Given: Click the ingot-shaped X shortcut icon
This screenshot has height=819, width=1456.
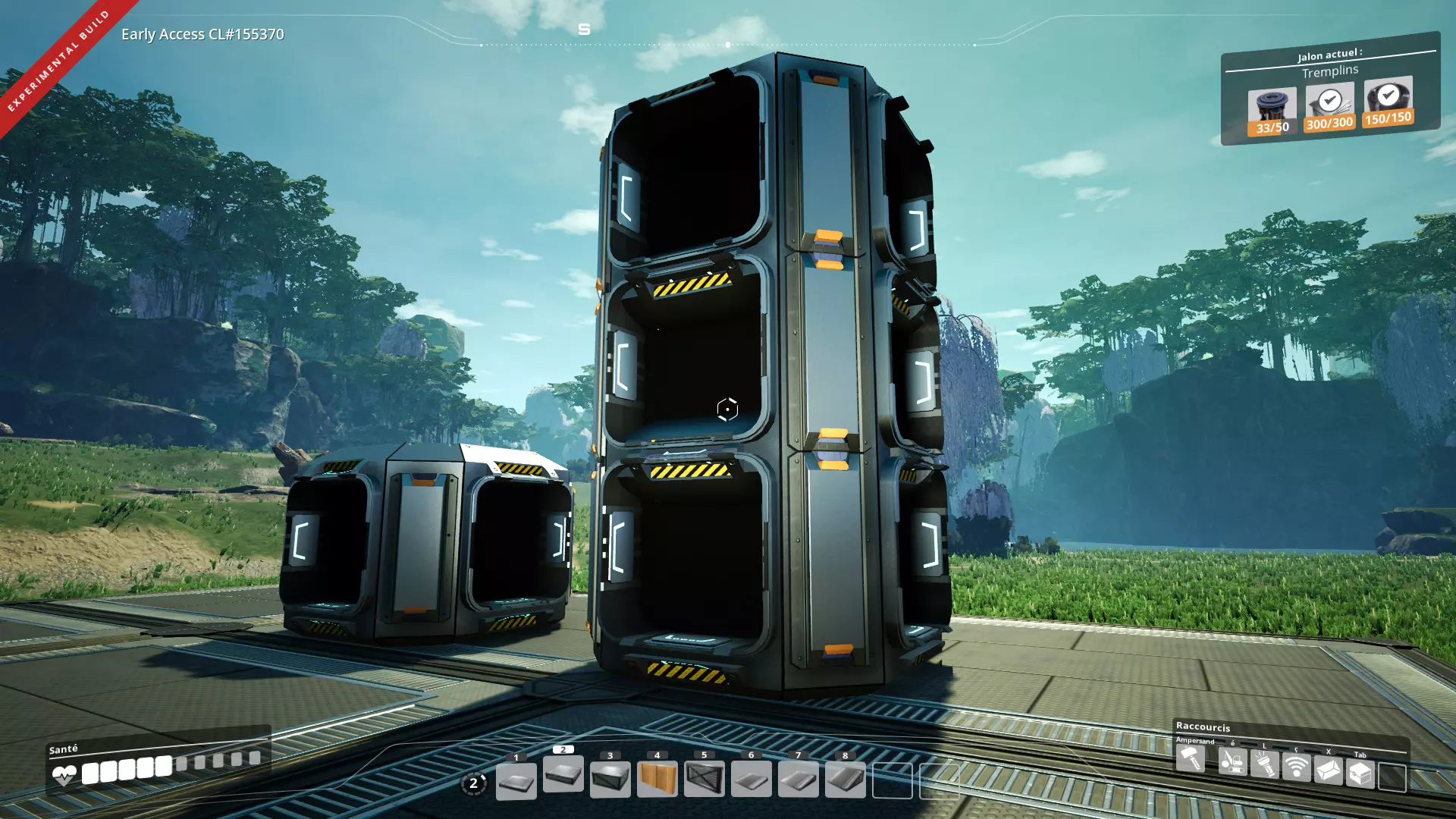Looking at the screenshot, I should [1328, 771].
